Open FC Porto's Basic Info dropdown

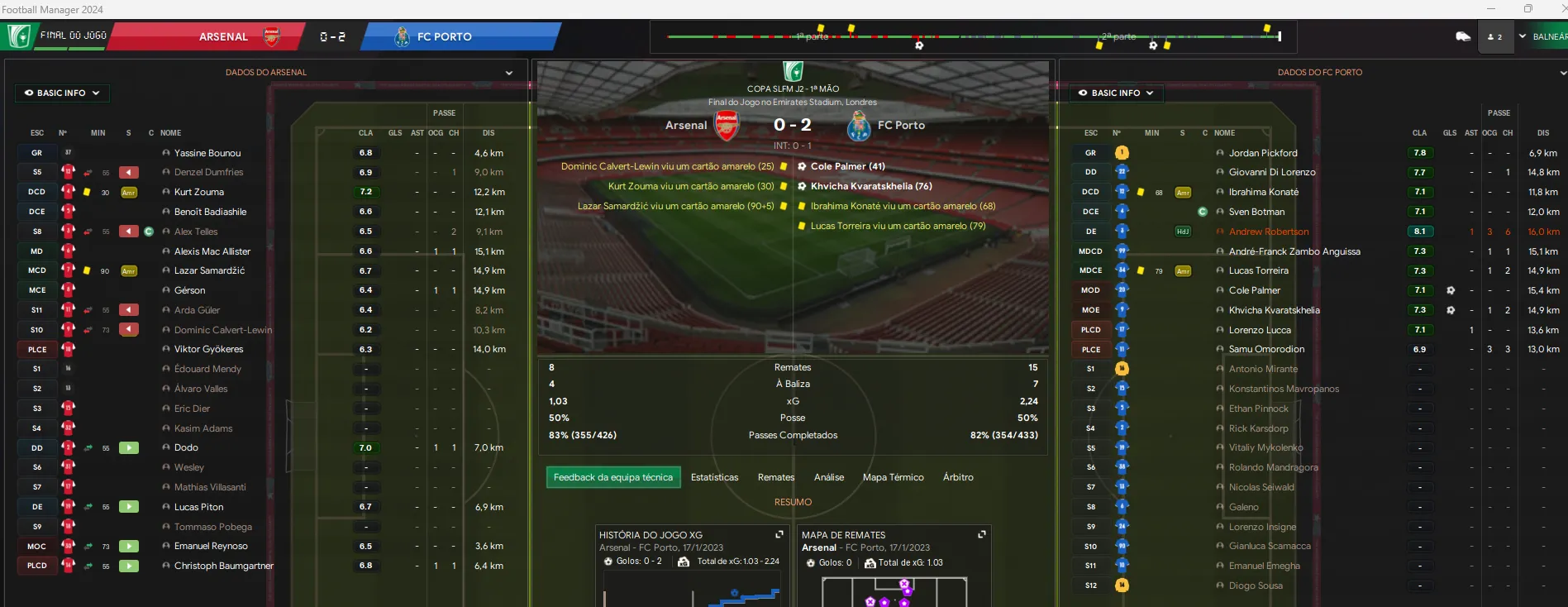click(x=1116, y=93)
